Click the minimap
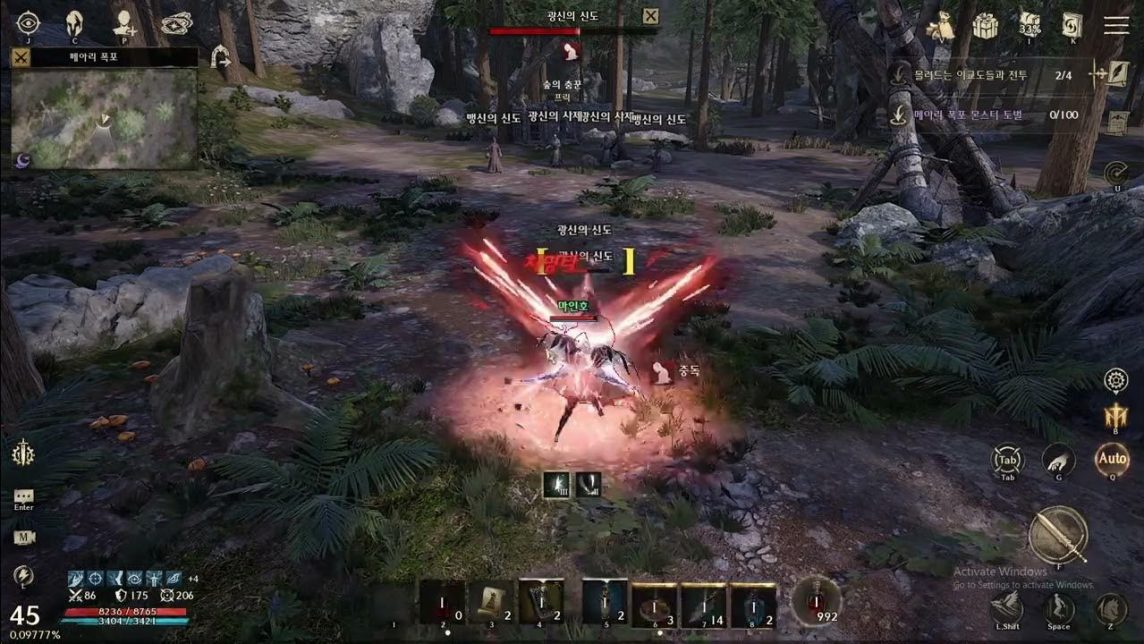Screen dimensions: 1144x644 click(104, 118)
